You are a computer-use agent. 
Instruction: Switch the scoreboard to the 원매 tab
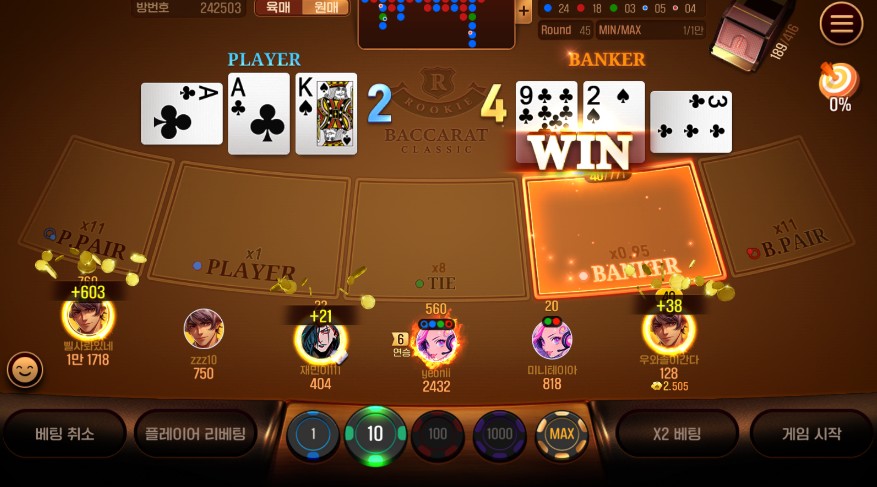point(326,8)
